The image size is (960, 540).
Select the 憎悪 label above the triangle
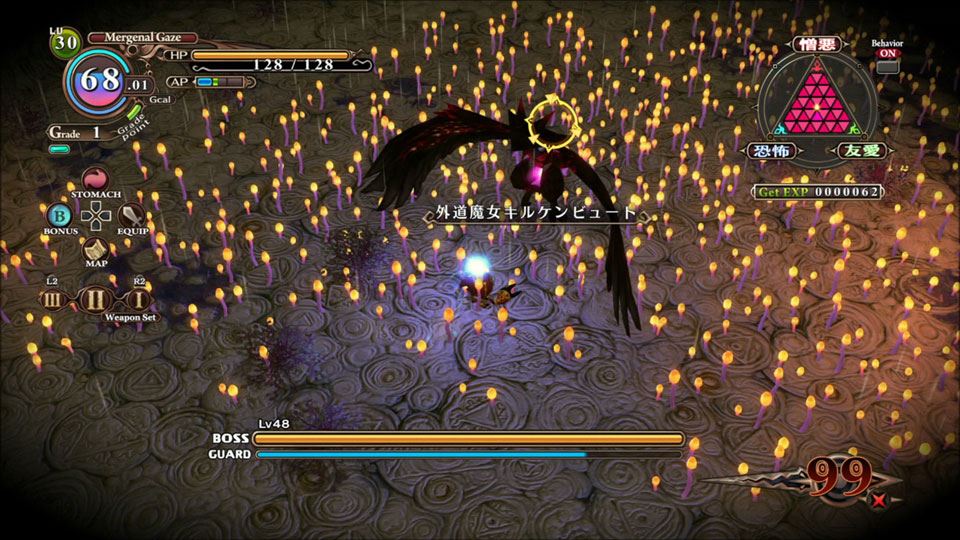tap(817, 44)
